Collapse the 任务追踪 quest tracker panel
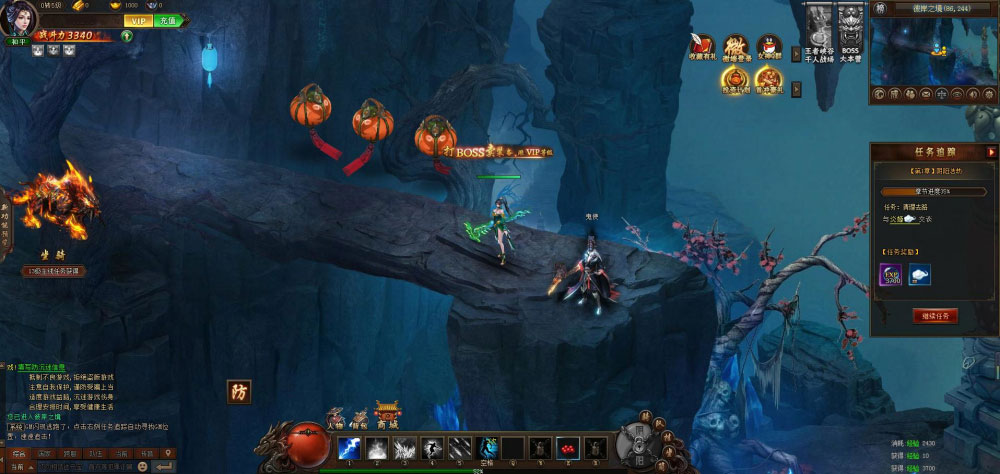 [991, 152]
